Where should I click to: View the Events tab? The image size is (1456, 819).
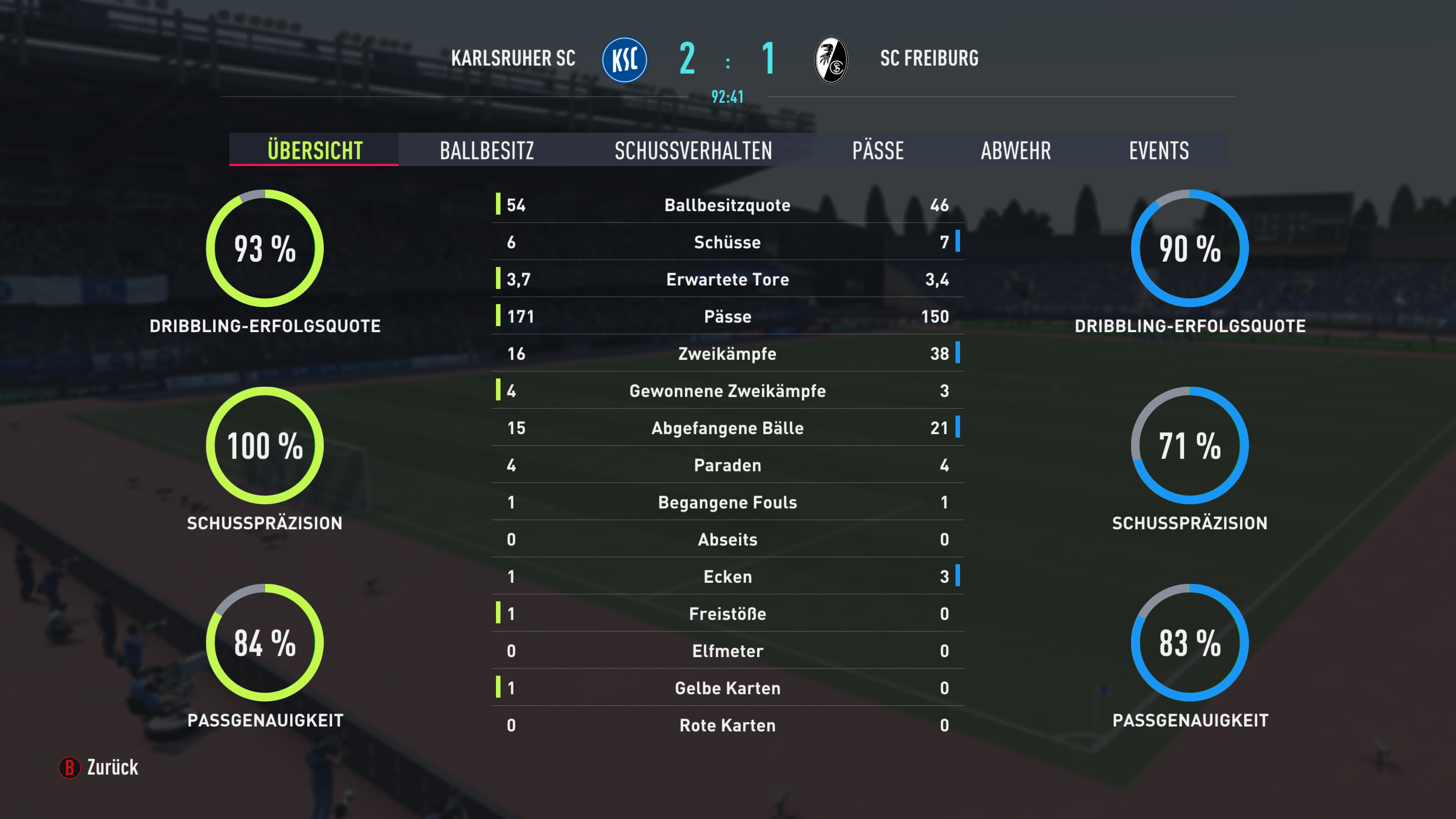coord(1159,151)
